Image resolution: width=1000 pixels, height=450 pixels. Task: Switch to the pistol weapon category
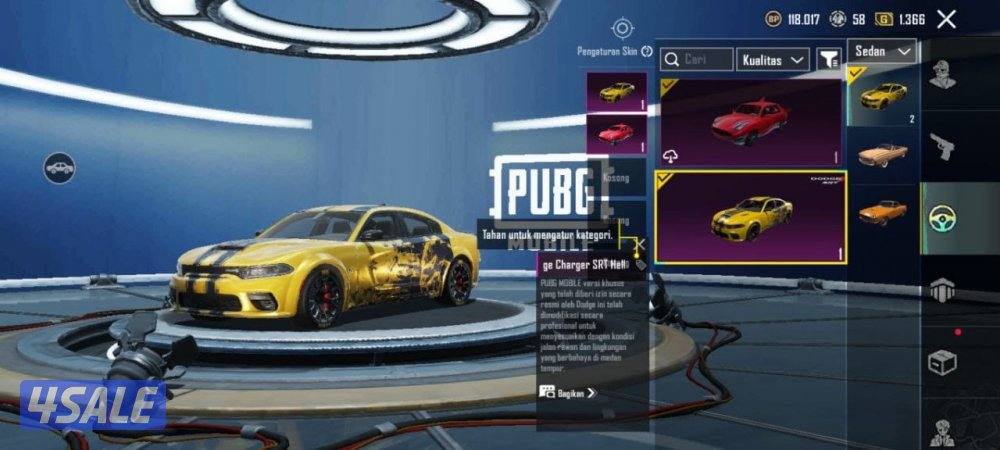(x=941, y=147)
